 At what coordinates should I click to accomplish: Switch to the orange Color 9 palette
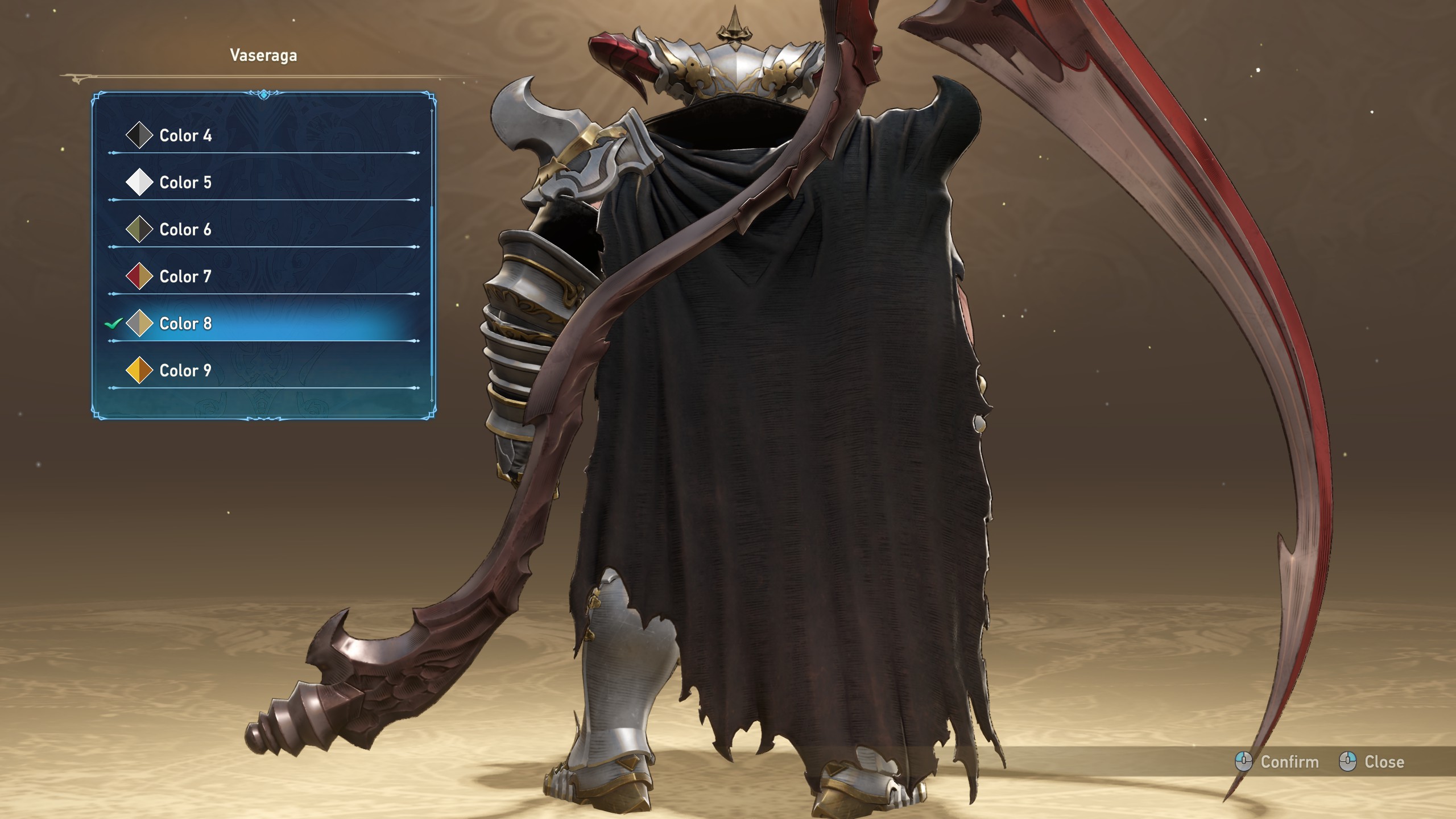click(x=185, y=371)
